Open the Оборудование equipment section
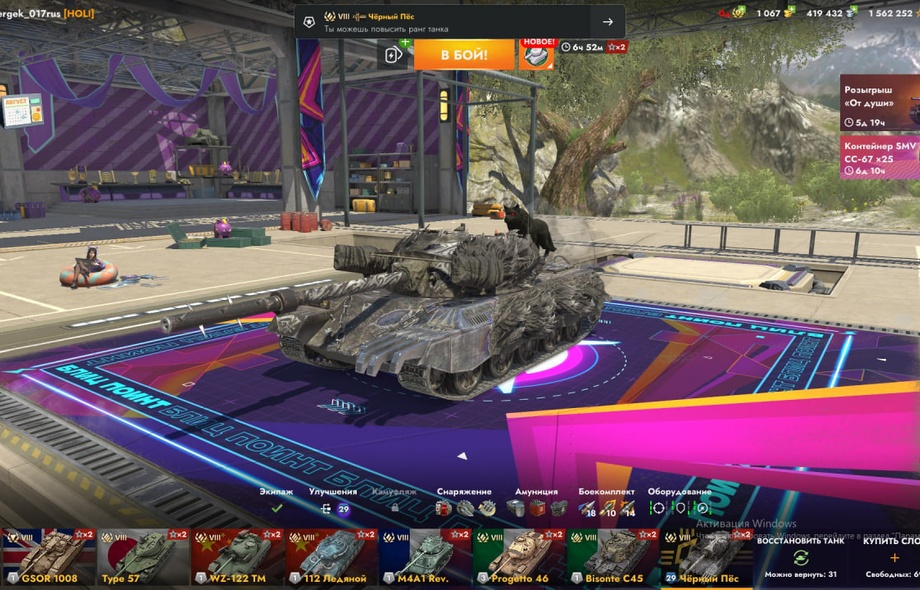The height and width of the screenshot is (590, 920). point(679,502)
